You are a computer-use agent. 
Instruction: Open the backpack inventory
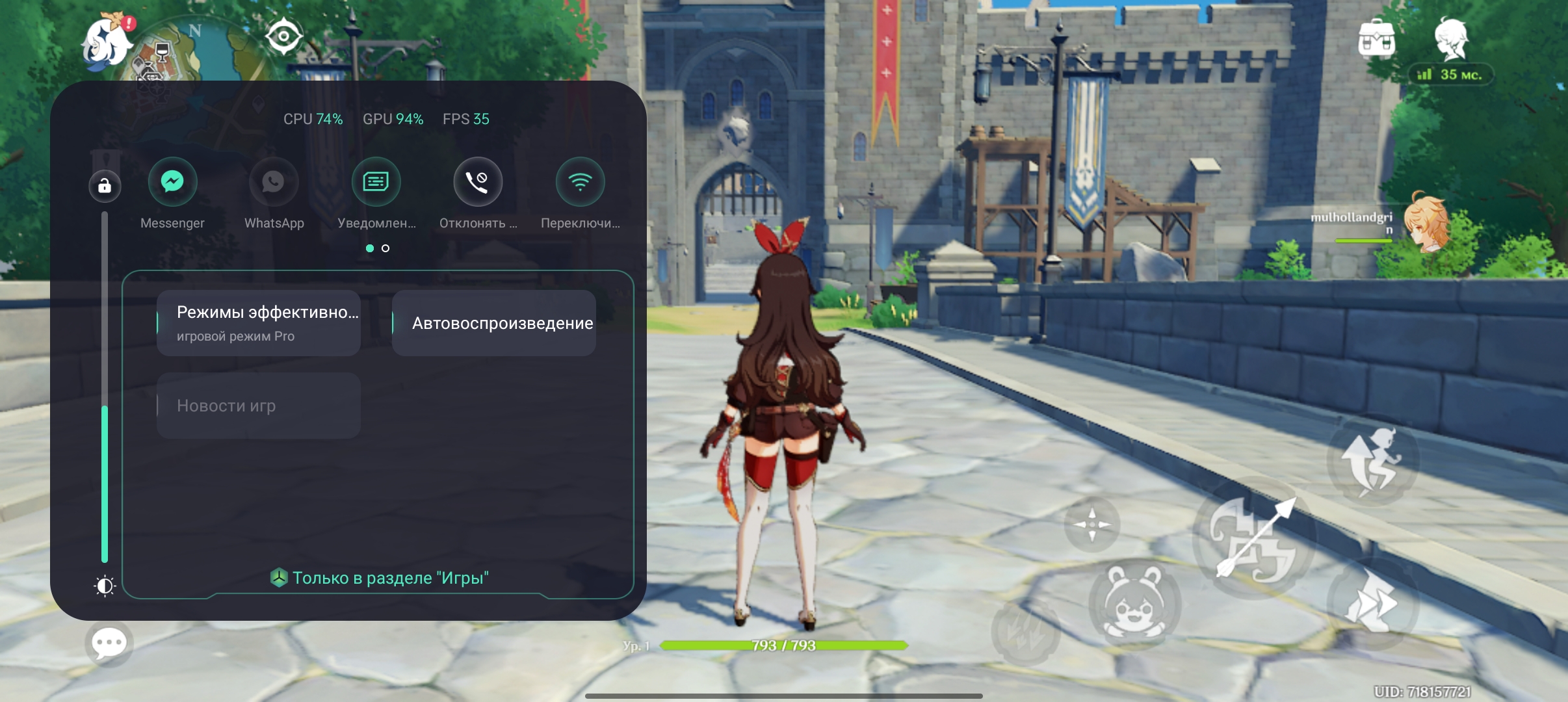1376,40
